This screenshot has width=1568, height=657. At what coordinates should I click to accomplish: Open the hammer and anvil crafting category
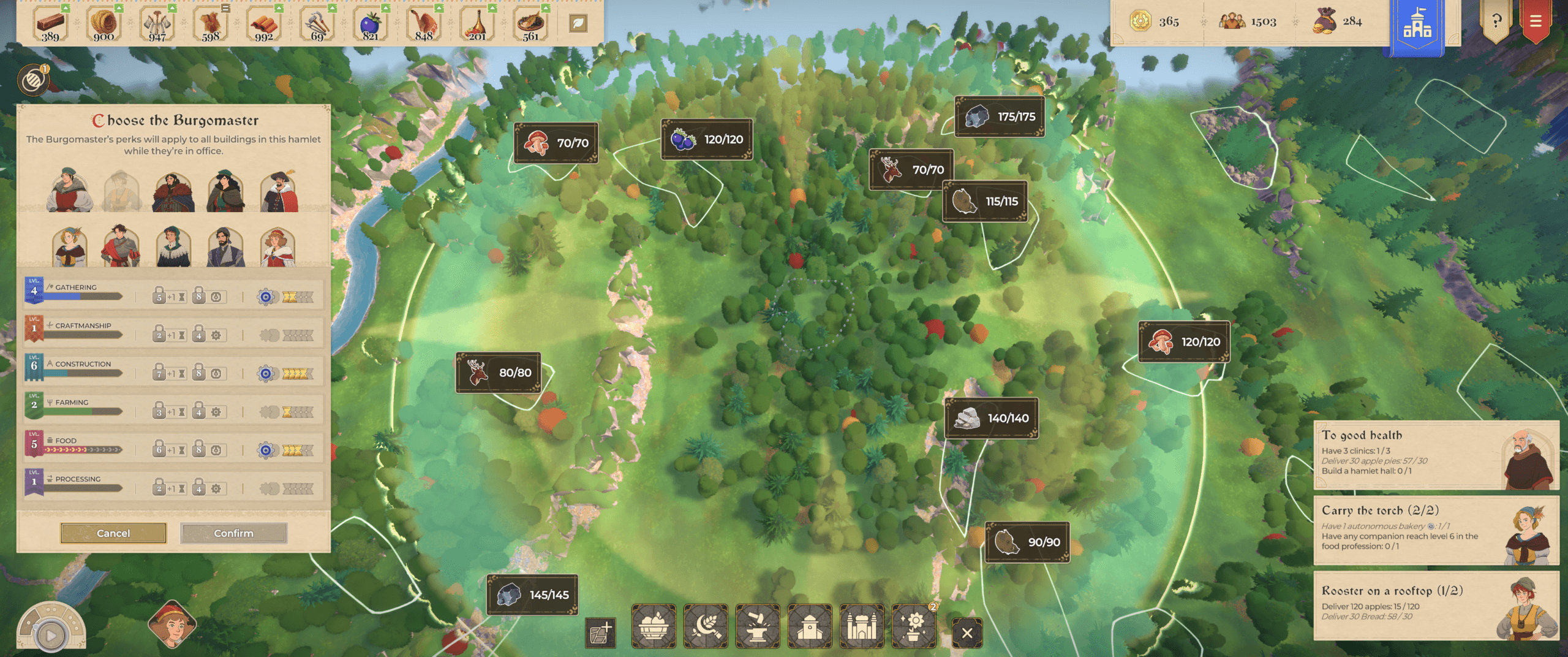click(758, 626)
